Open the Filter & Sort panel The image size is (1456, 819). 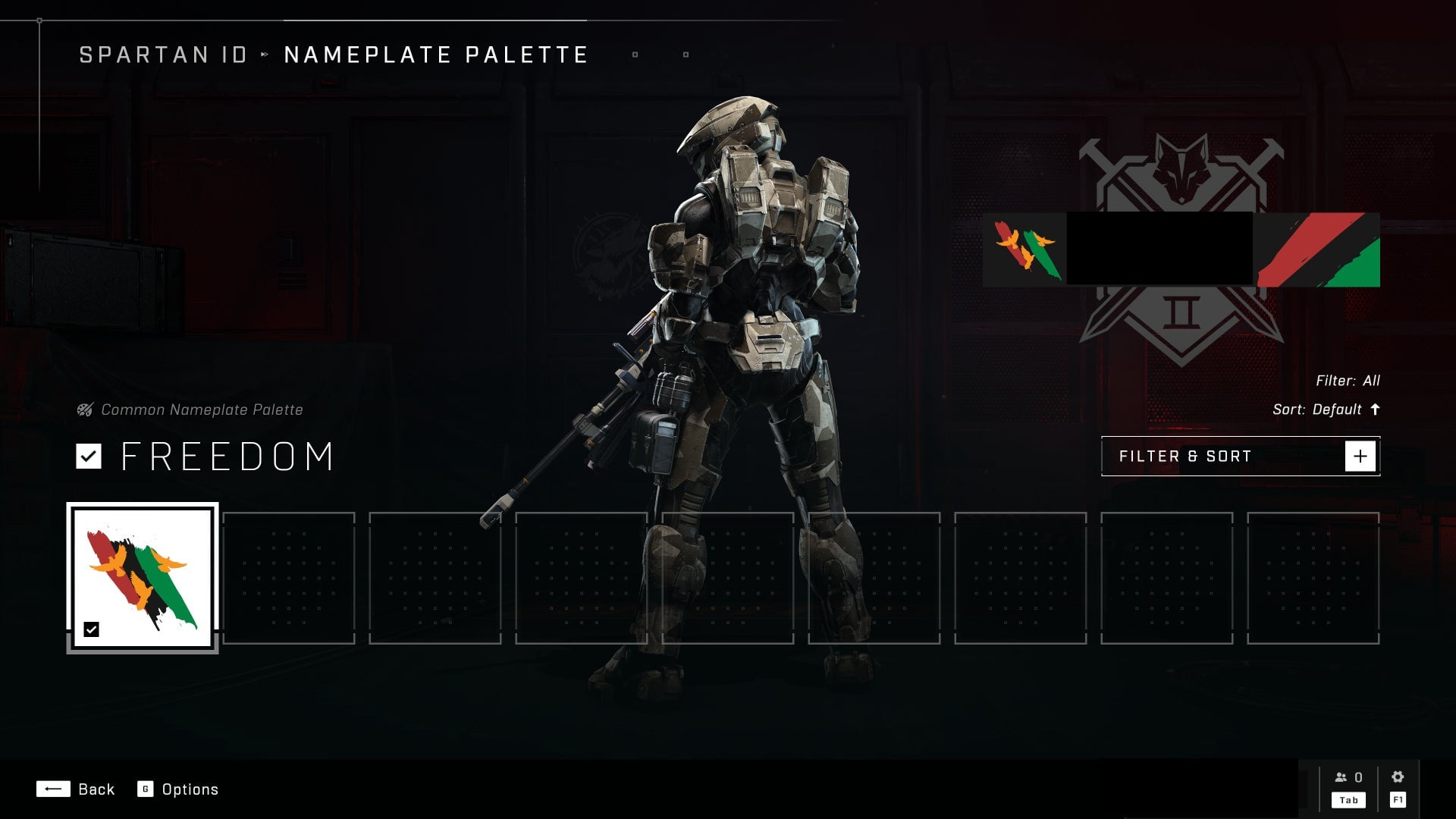point(1240,457)
